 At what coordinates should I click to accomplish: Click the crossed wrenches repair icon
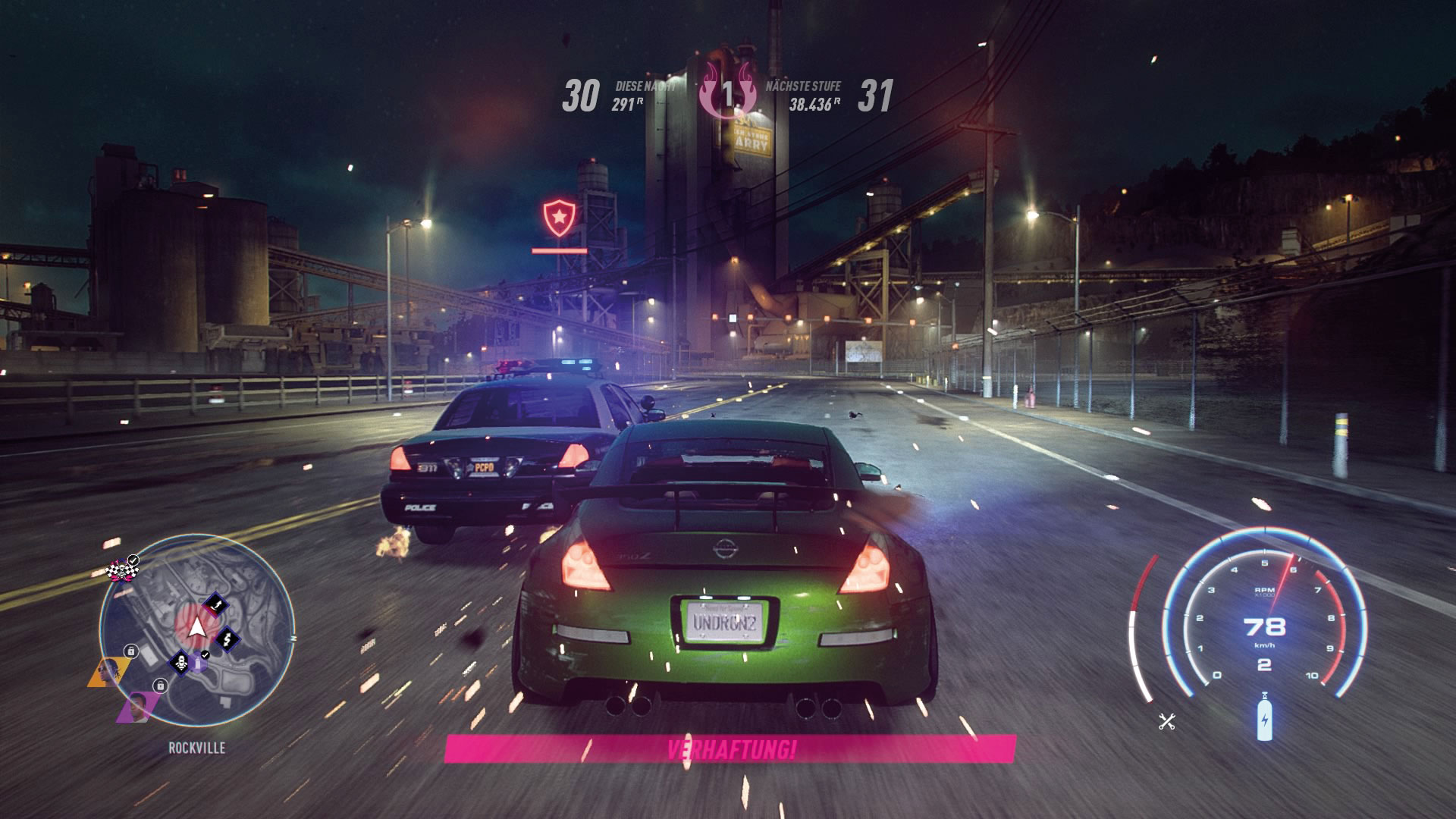1166,722
